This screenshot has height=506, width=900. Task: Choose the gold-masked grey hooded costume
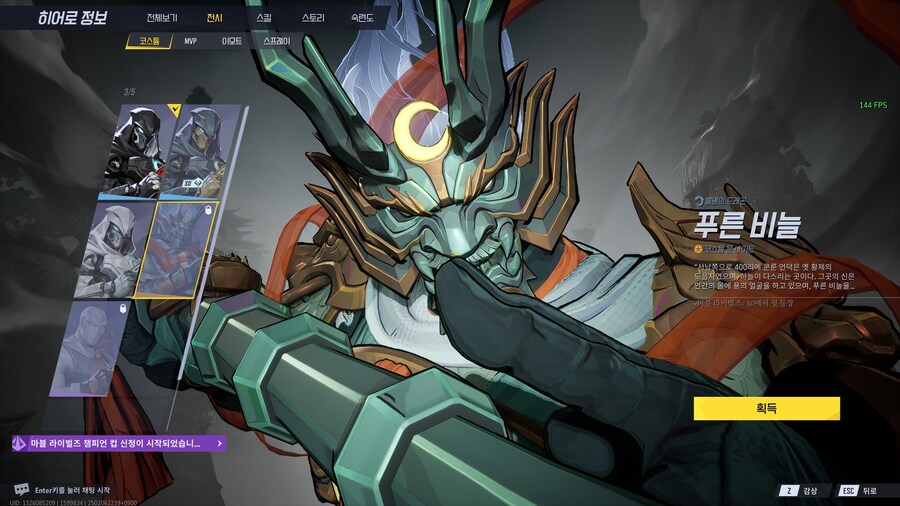click(203, 150)
